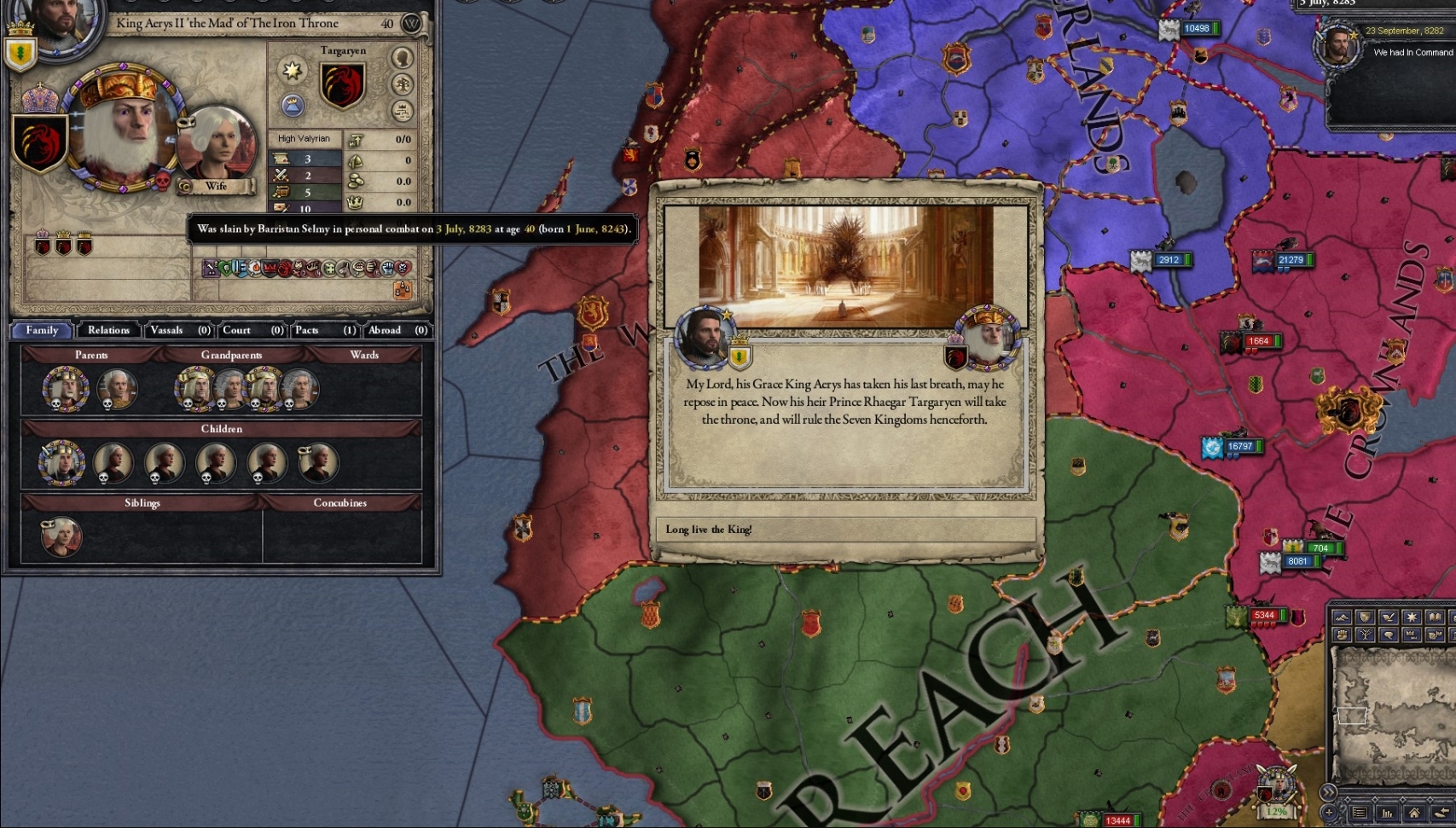Open the message log list icon

1360,813
